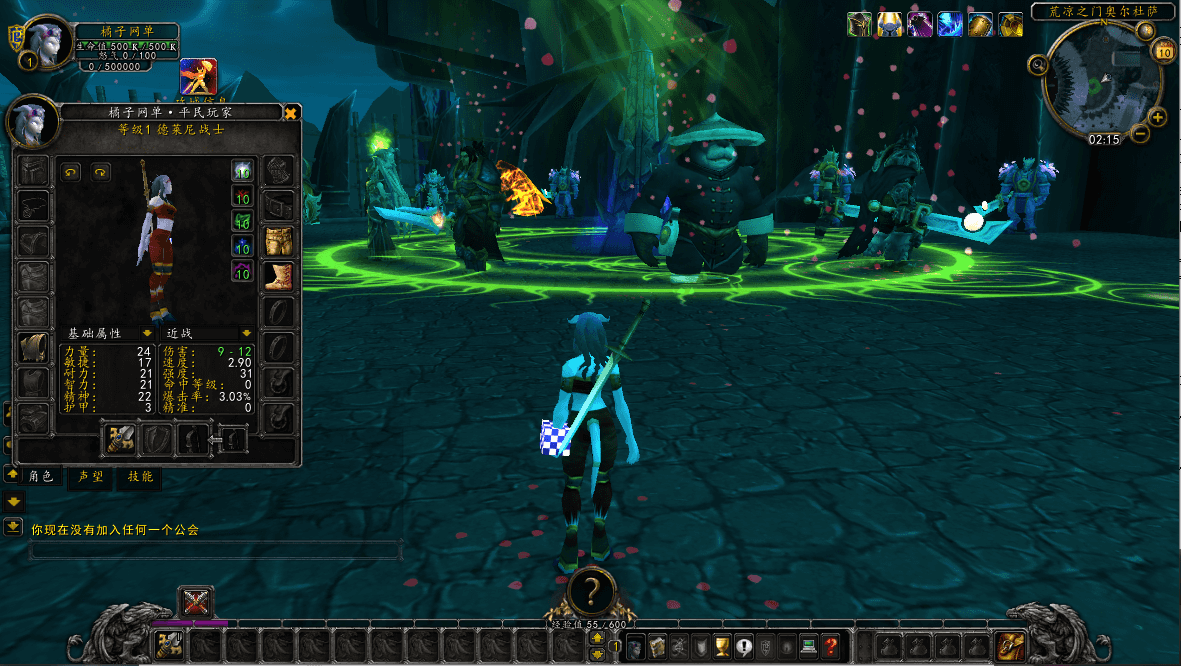Select the equipped pants slot
1181x666 pixels.
[x=277, y=241]
